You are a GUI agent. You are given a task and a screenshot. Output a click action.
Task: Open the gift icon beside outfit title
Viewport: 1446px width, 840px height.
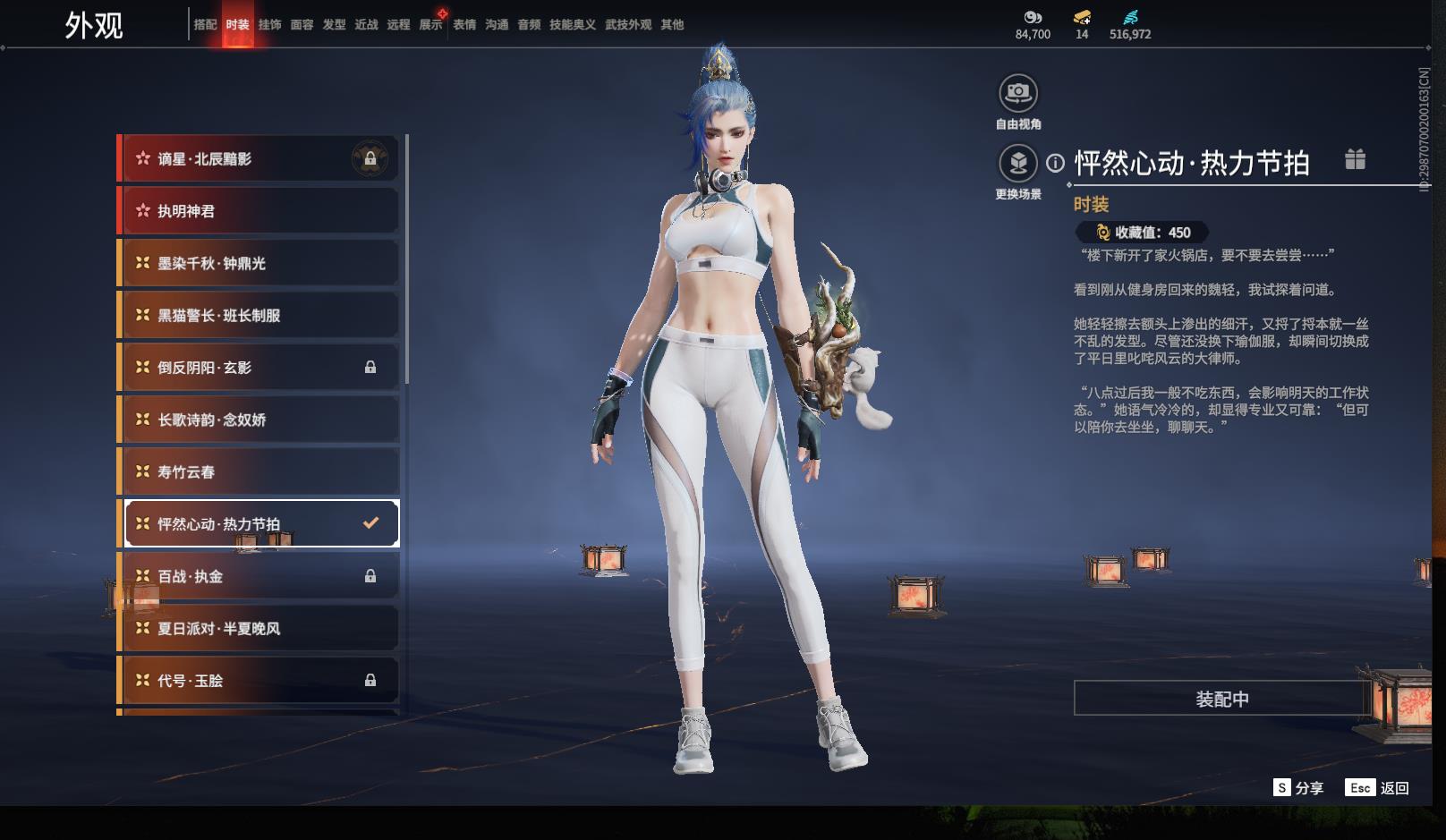point(1355,160)
